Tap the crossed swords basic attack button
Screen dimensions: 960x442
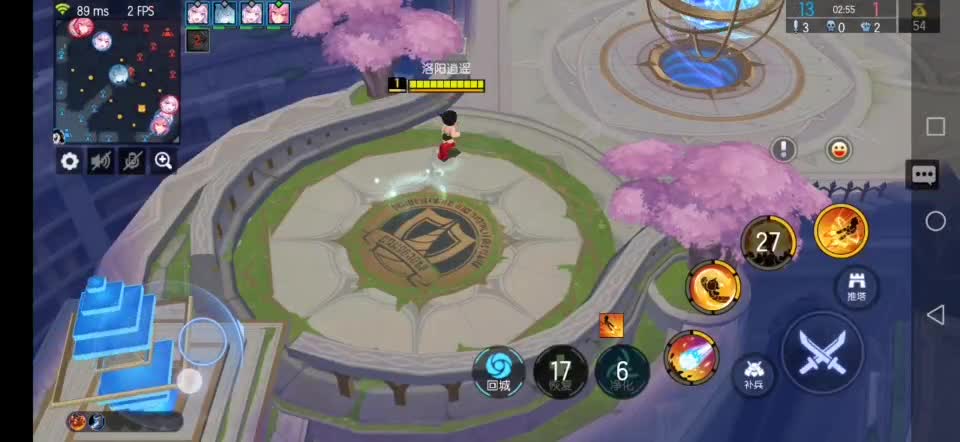(x=822, y=351)
